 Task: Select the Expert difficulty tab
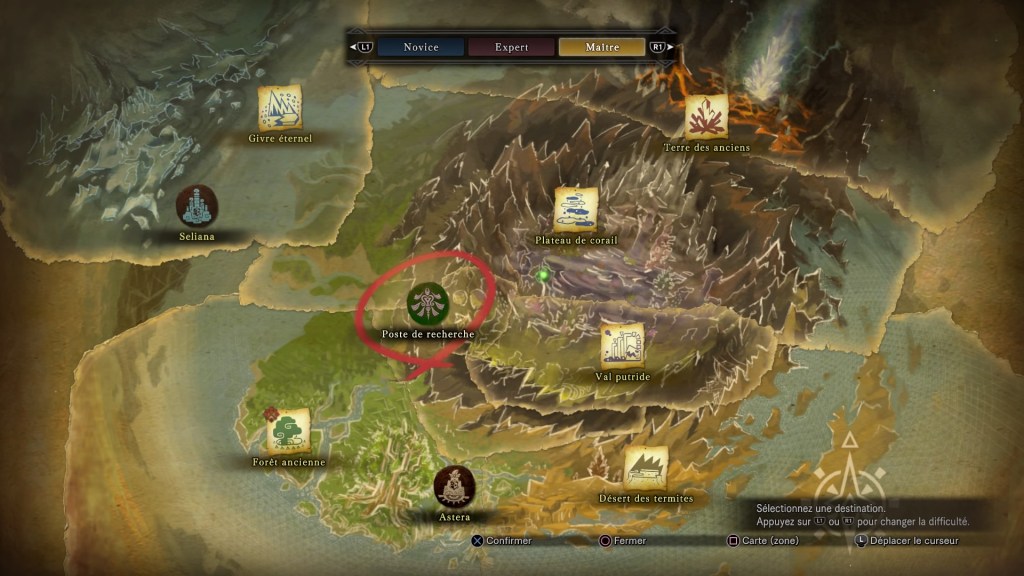point(511,47)
